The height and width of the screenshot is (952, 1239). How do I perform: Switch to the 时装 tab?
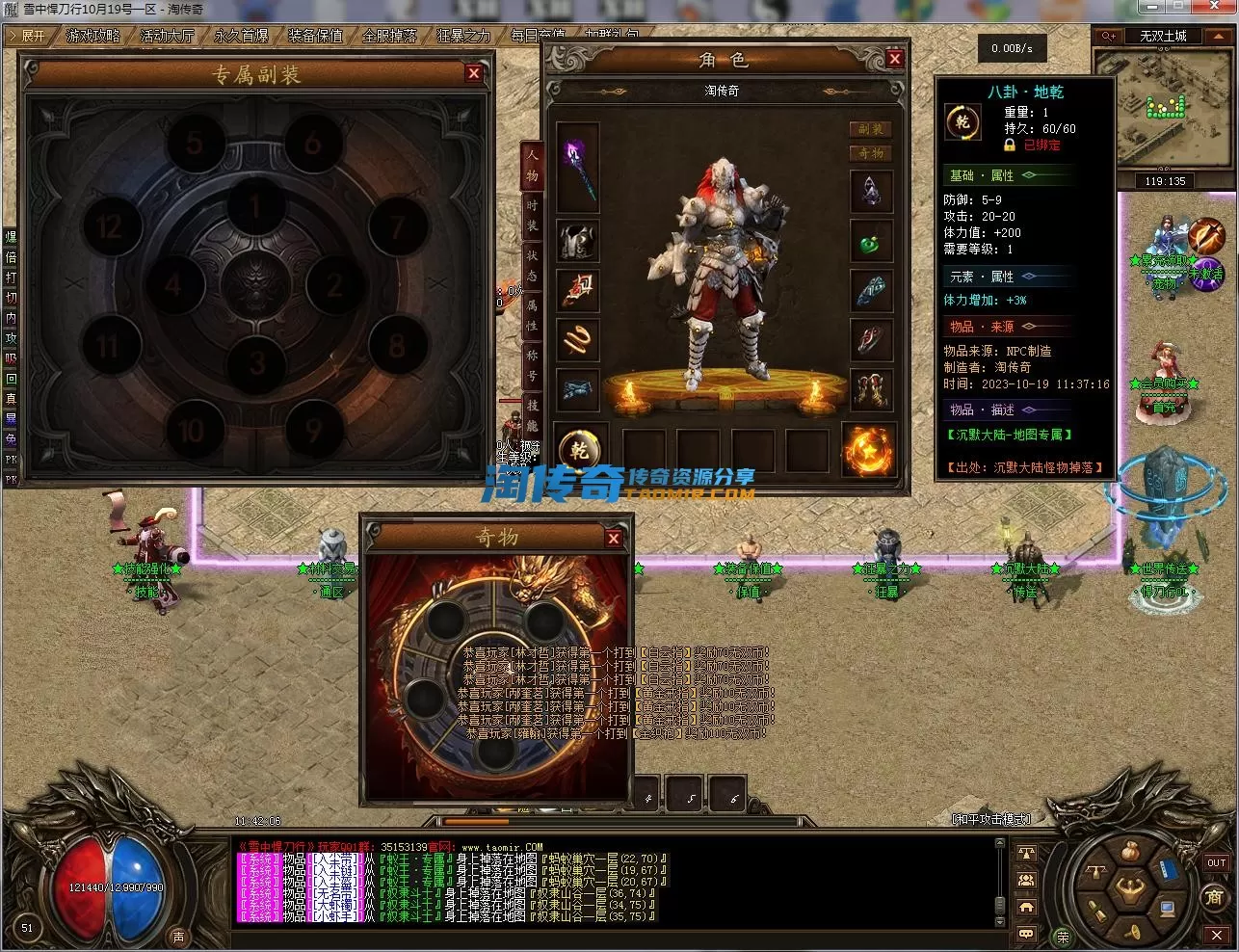[532, 214]
